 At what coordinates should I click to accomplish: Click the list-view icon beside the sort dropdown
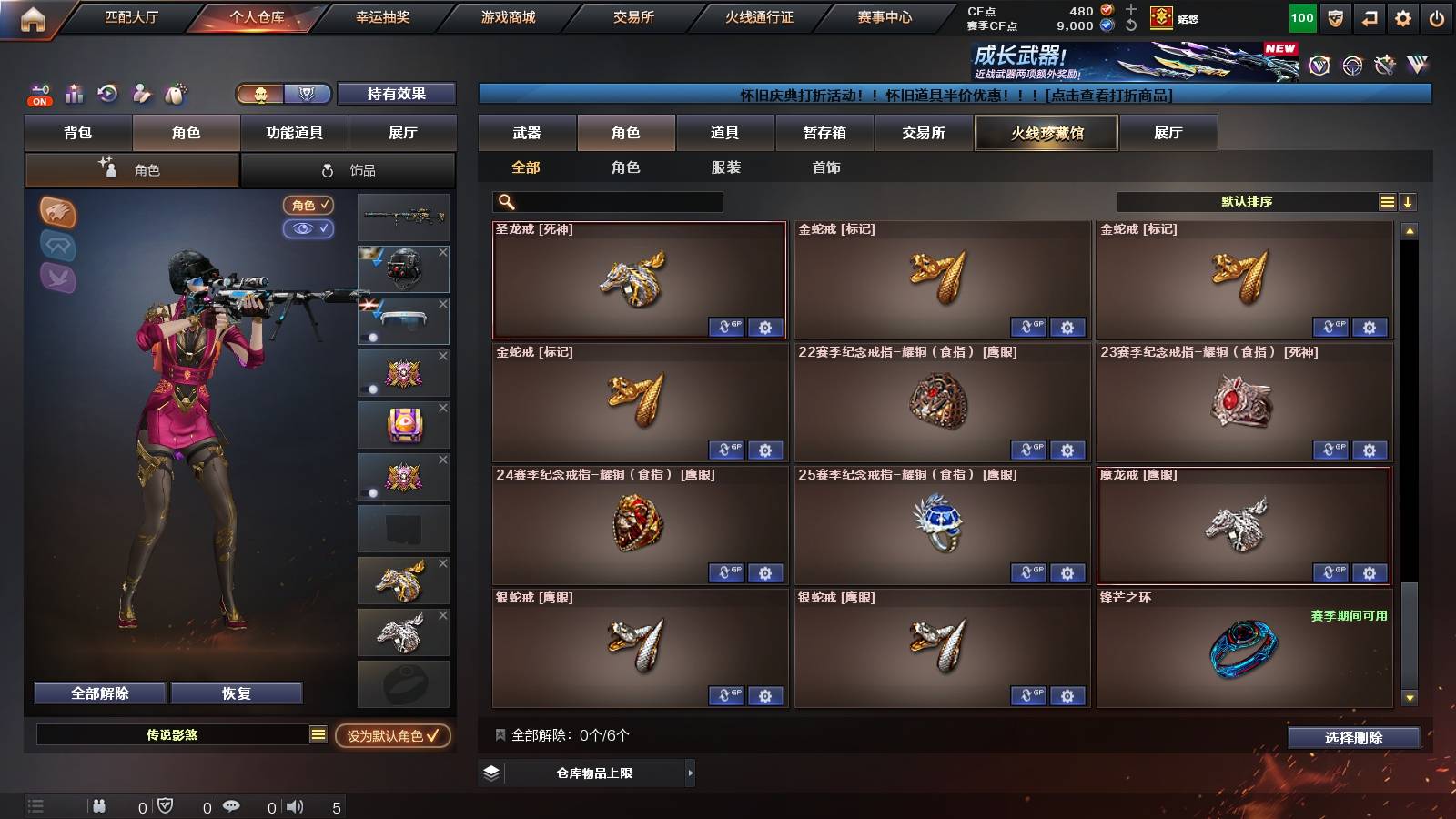pos(1387,201)
